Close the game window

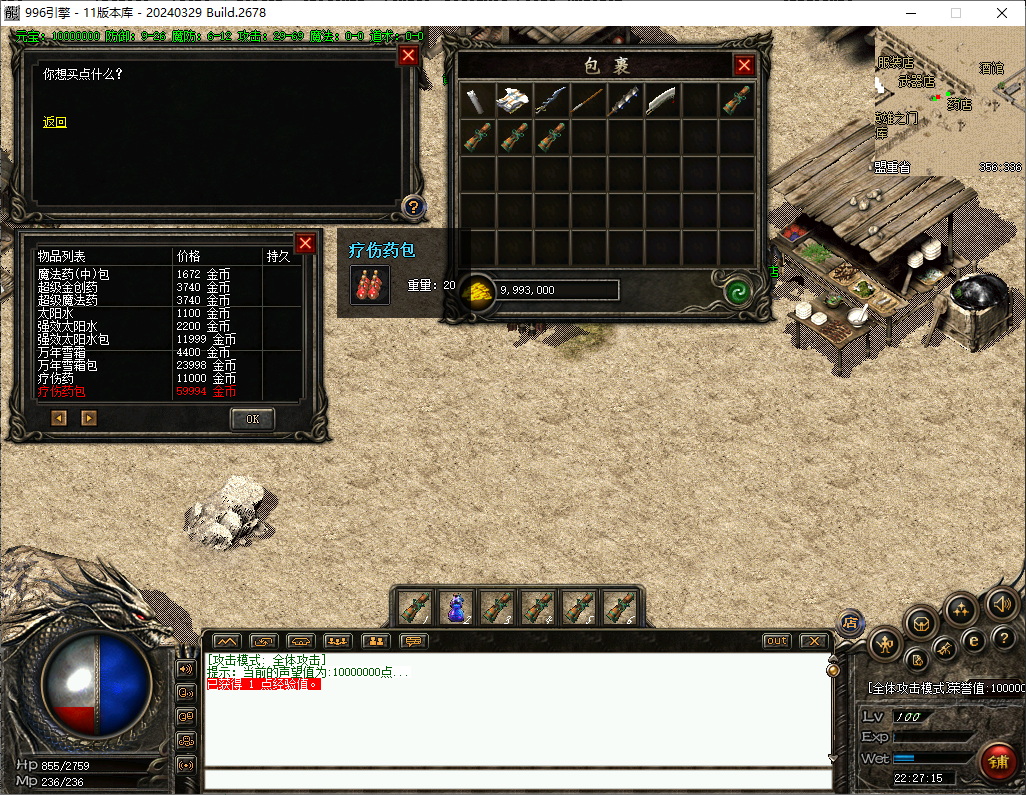coord(1002,13)
